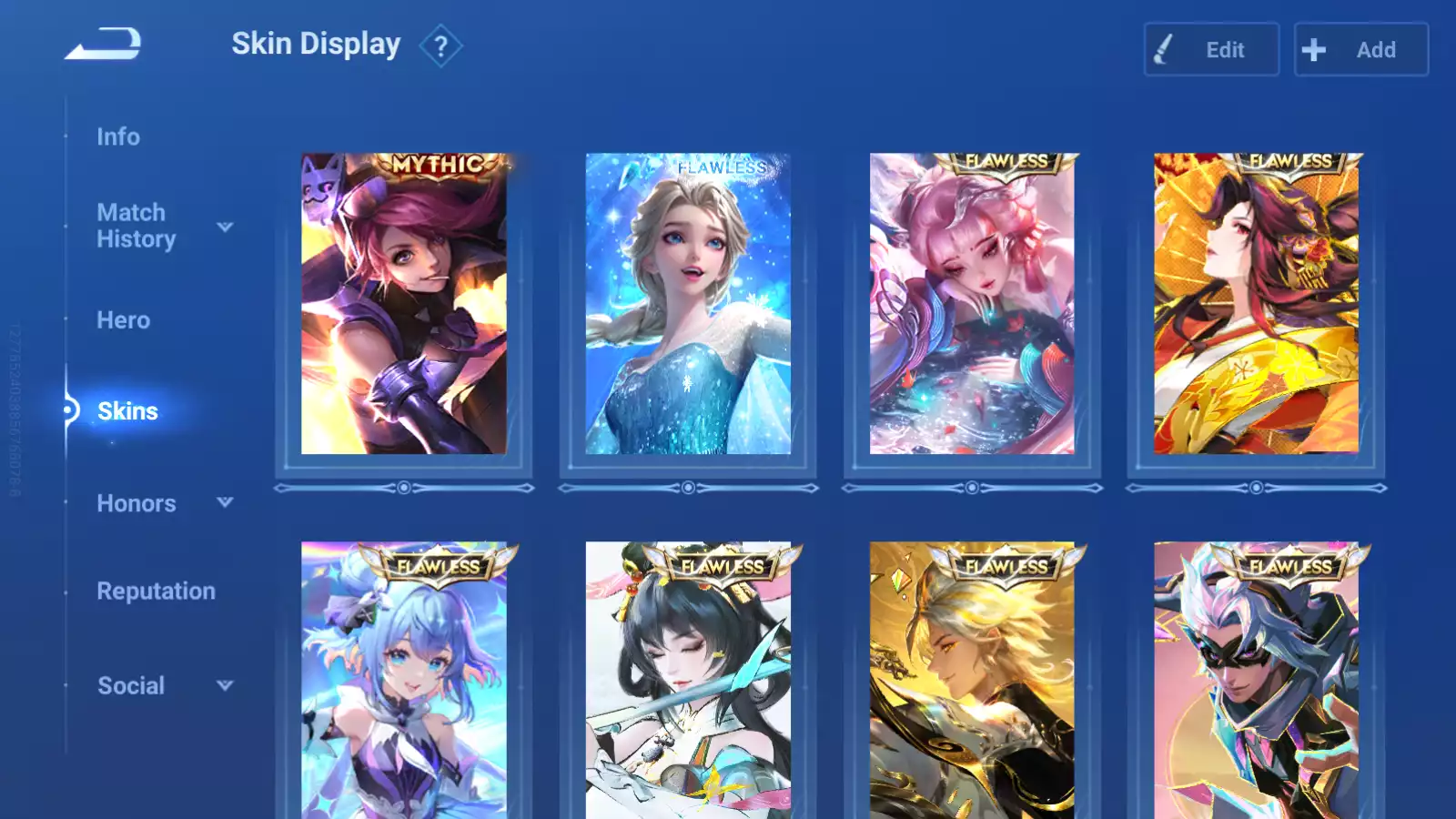This screenshot has width=1456, height=819.
Task: Expand the Match History dropdown arrow
Action: click(x=225, y=227)
